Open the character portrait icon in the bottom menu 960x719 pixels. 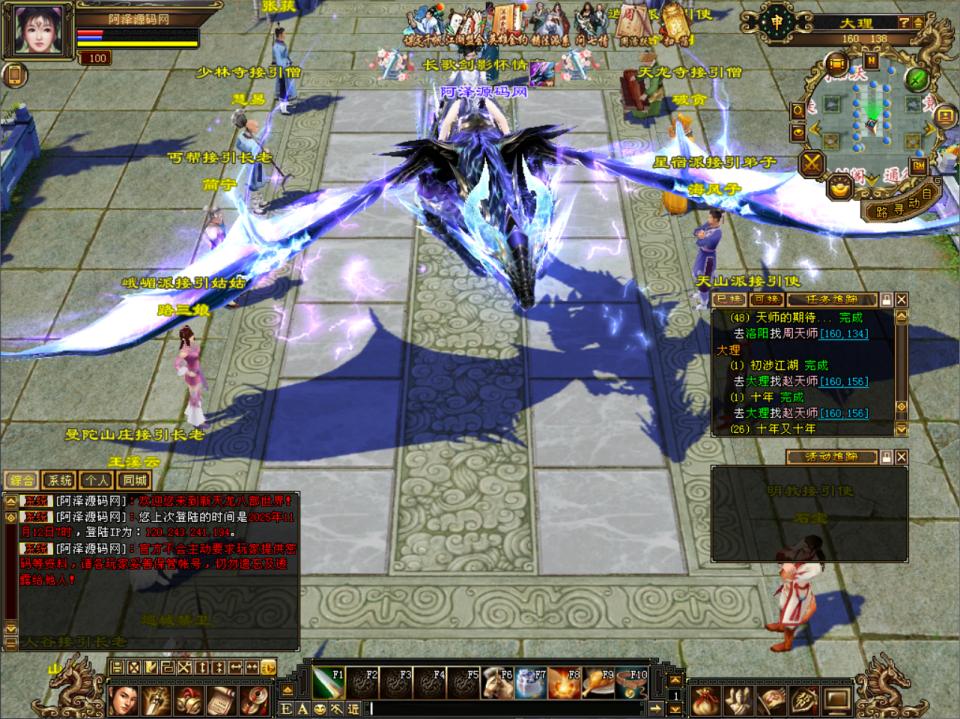(121, 696)
